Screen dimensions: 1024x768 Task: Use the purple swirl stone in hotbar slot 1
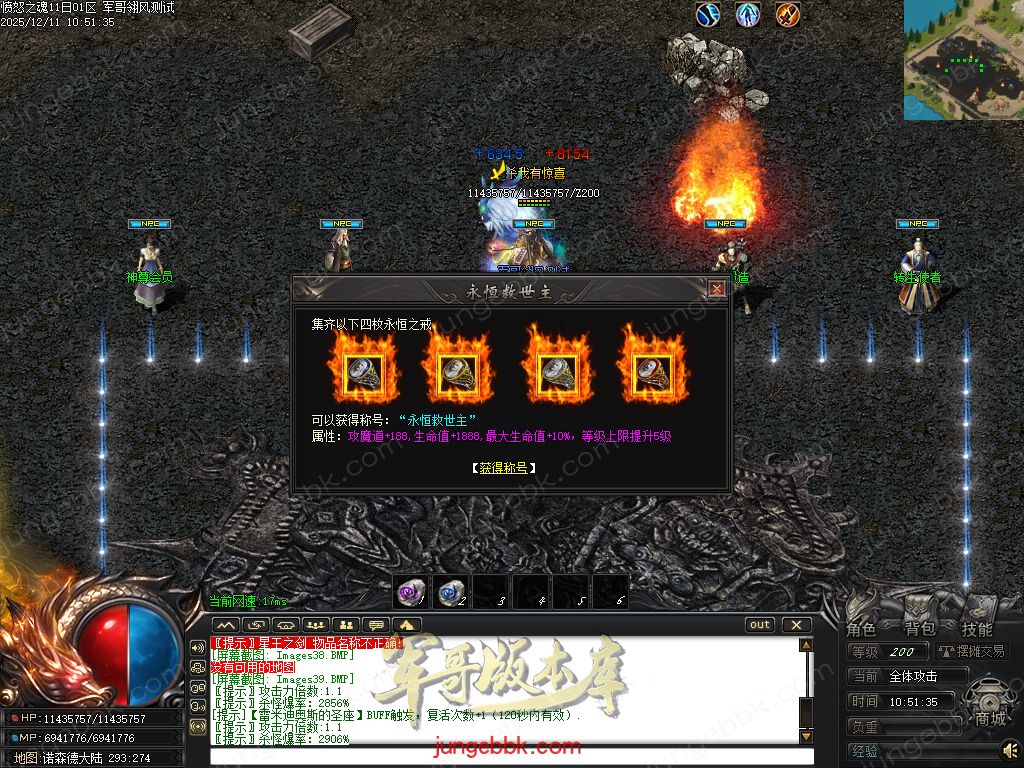[410, 593]
